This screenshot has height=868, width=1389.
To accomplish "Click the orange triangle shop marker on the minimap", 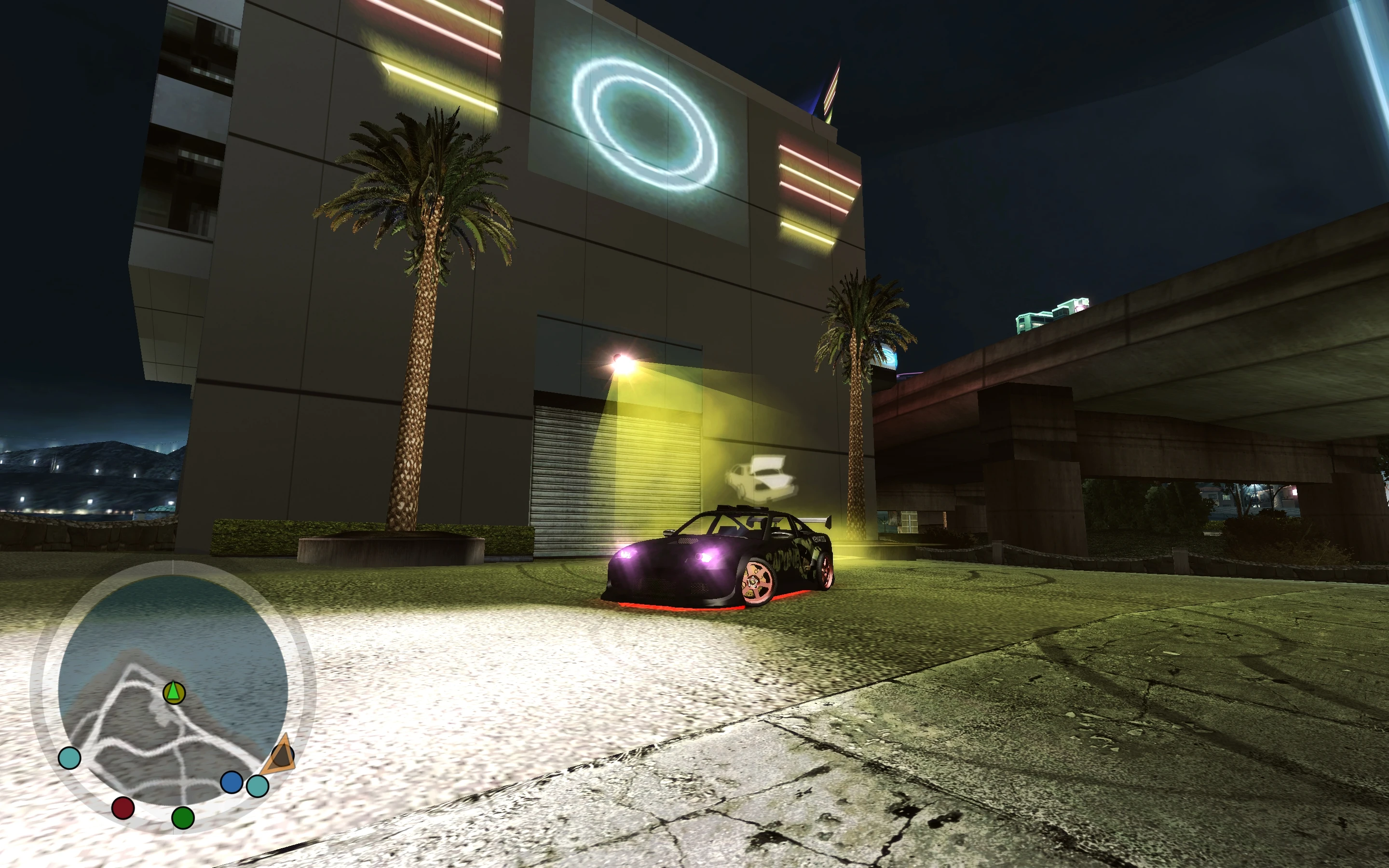I will click(x=281, y=755).
